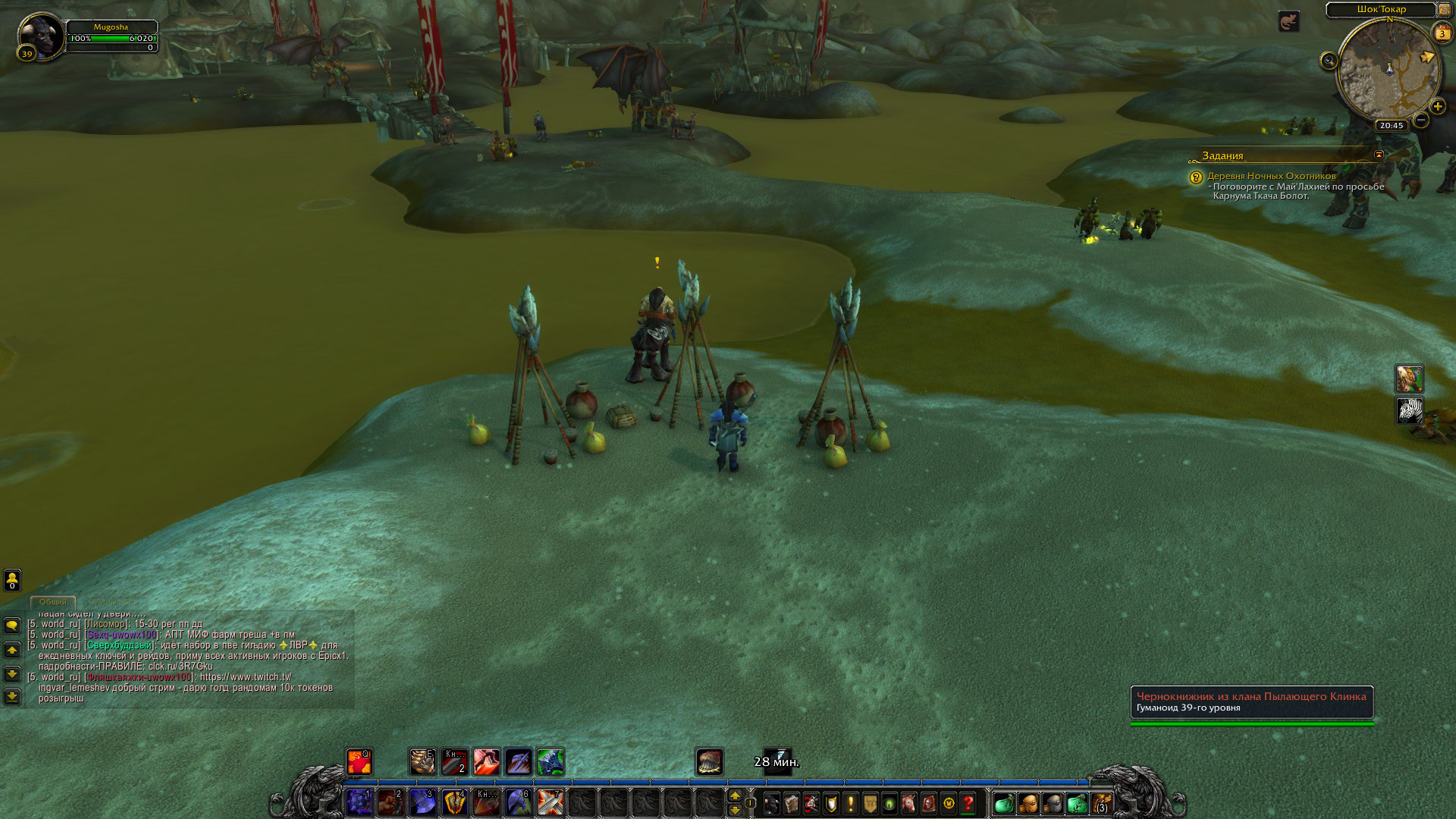Open the minimap tracking magnifier button

pos(1329,61)
